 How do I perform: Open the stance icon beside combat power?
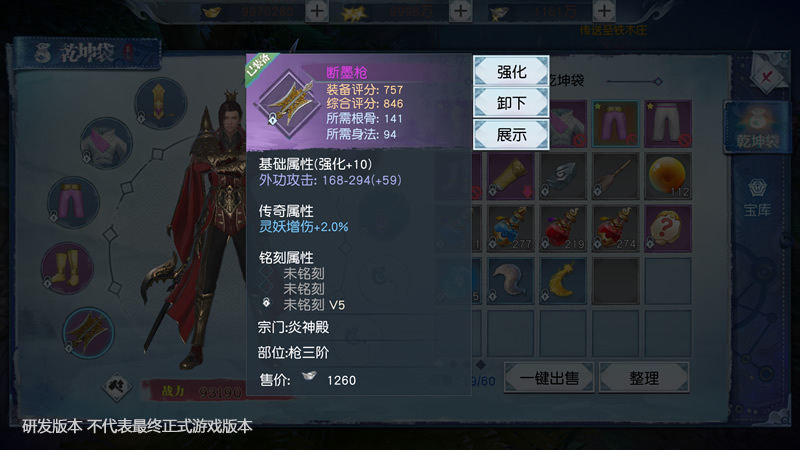coord(117,384)
